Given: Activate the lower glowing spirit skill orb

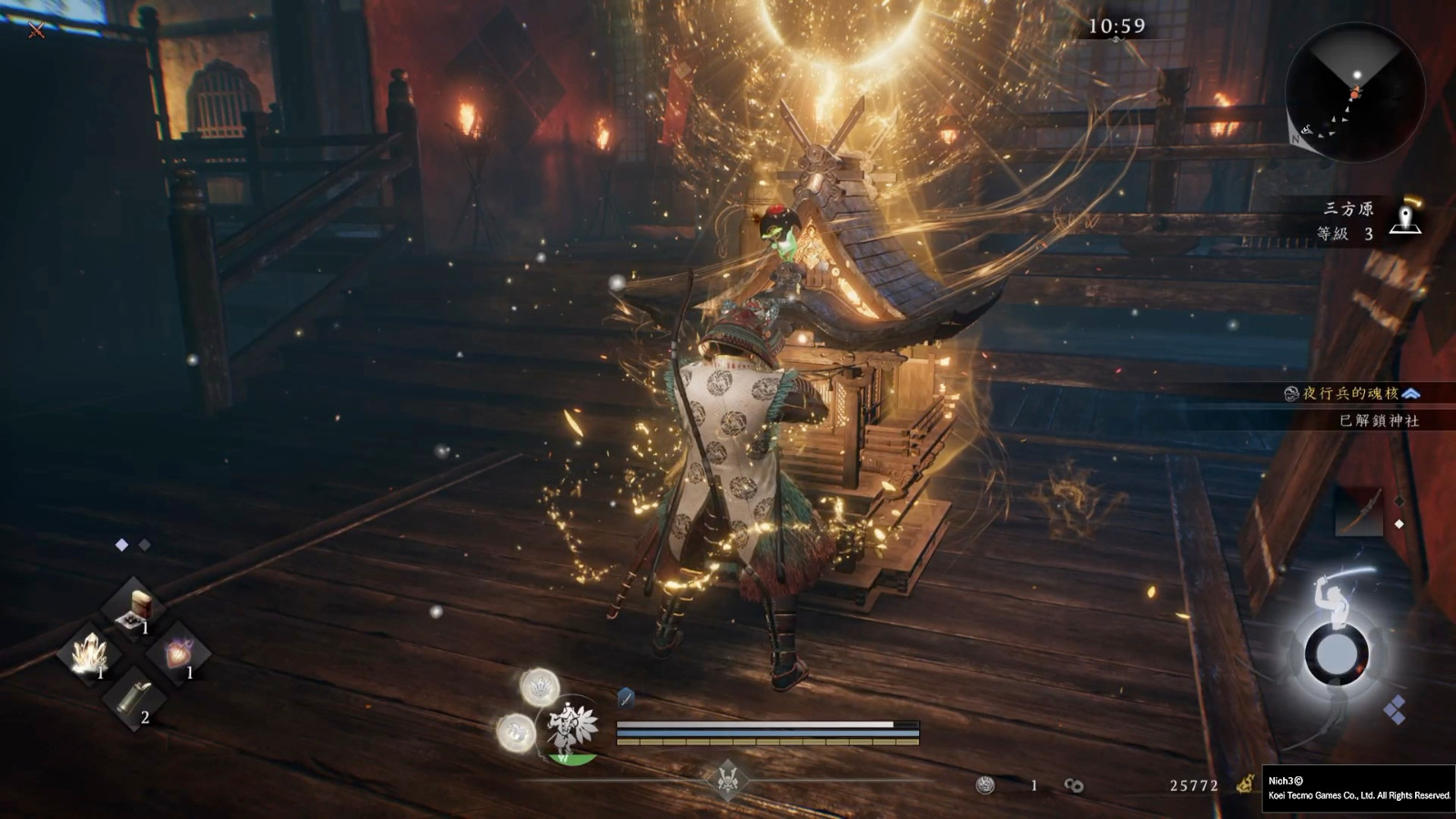Looking at the screenshot, I should 516,732.
